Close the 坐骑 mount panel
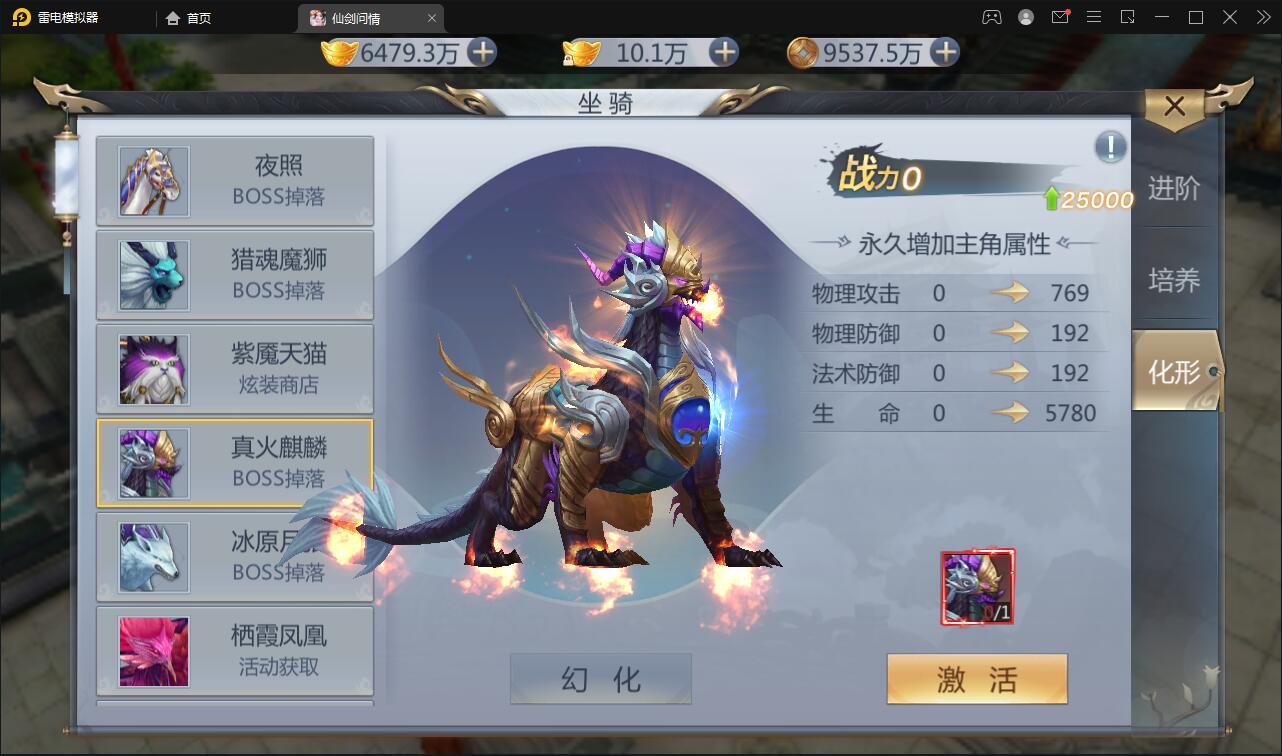This screenshot has width=1282, height=756. click(x=1174, y=106)
